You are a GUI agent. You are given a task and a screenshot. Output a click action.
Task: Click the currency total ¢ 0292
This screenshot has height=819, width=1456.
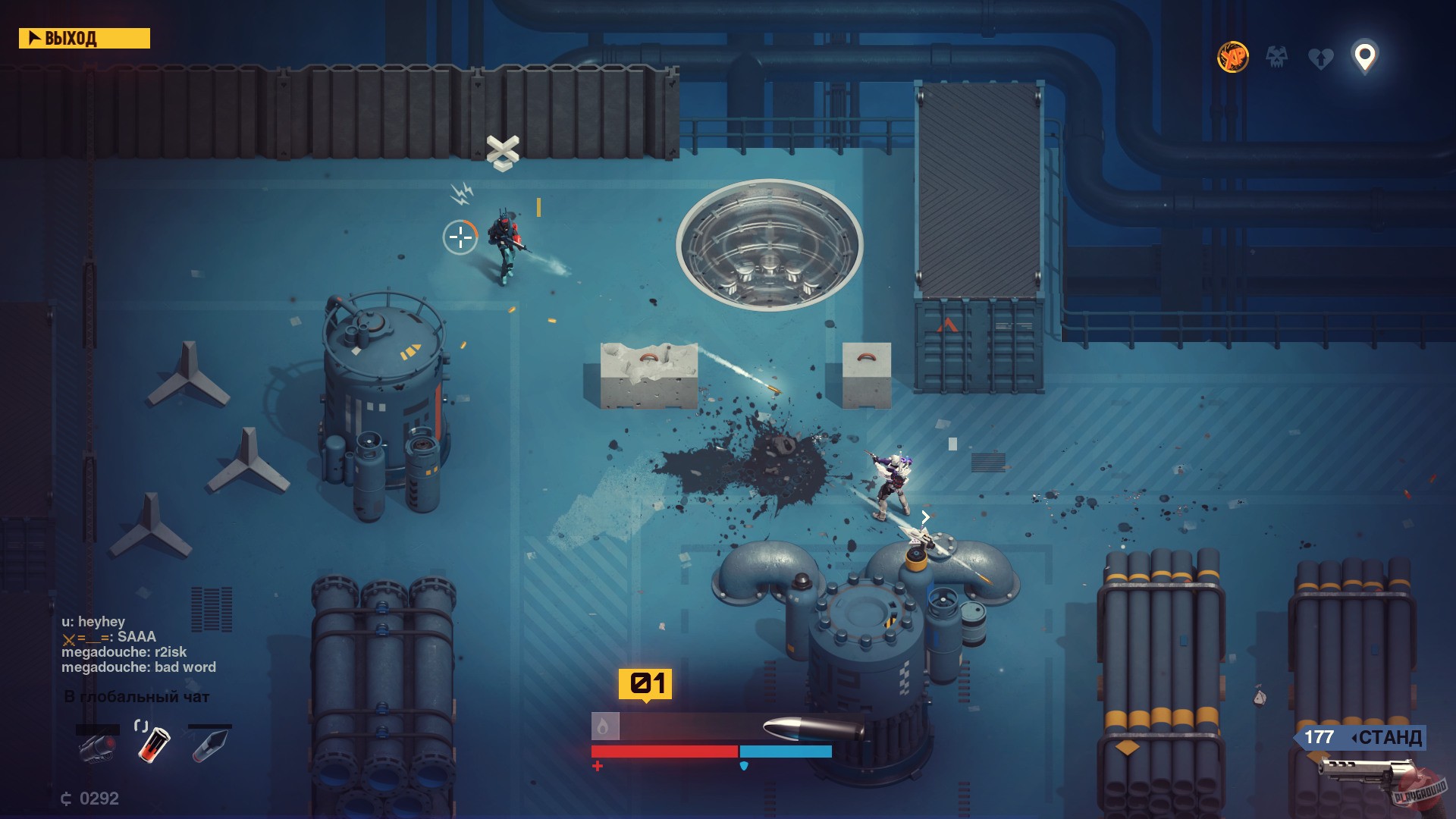coord(89,798)
